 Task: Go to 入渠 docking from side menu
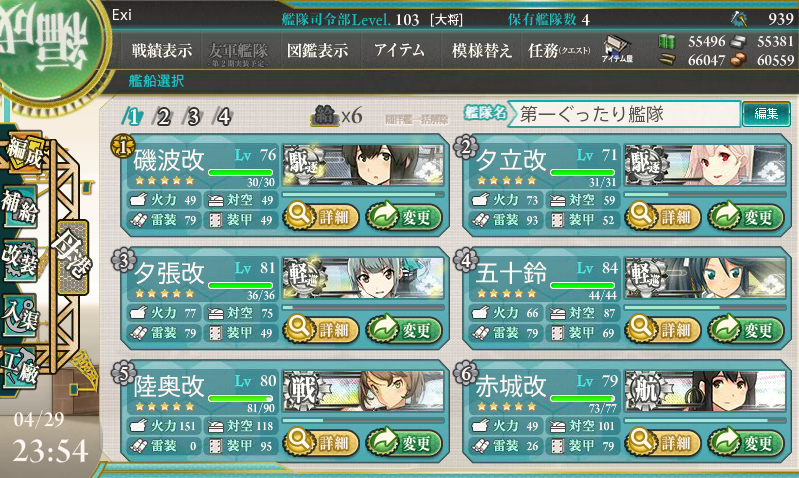coord(21,309)
